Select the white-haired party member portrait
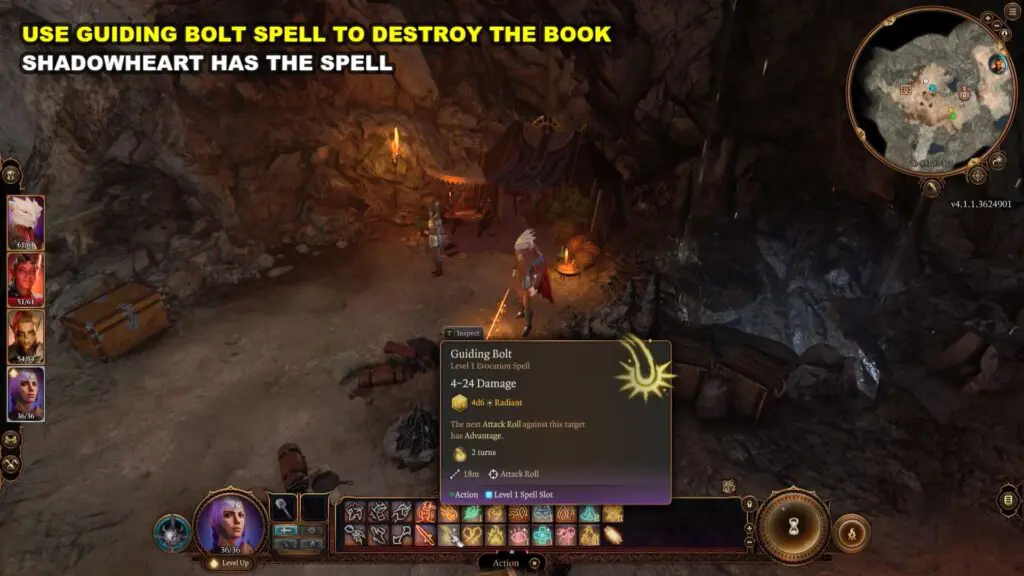The height and width of the screenshot is (576, 1024). tap(26, 221)
